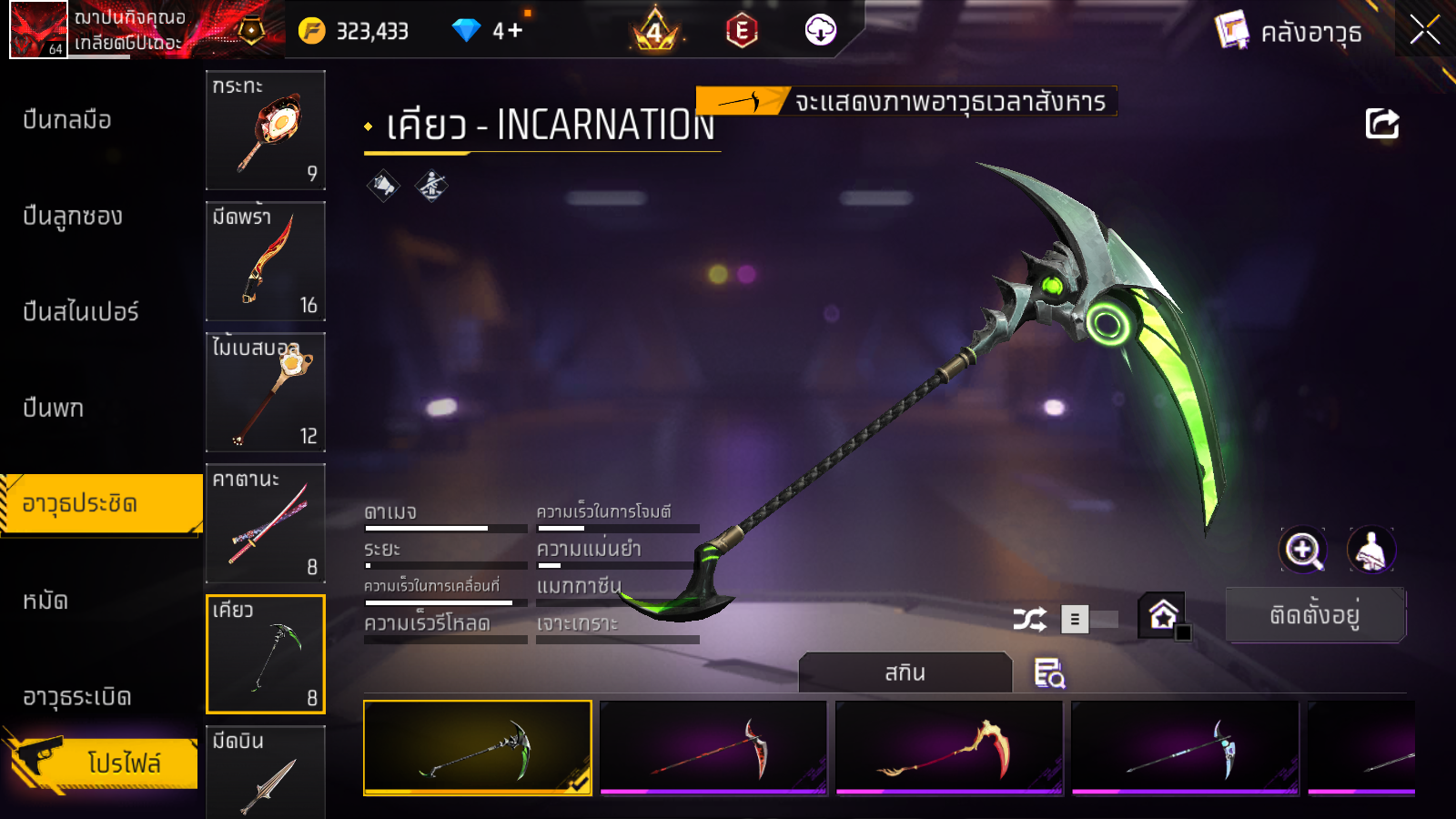Screen dimensions: 1456x819
Task: Select the blue-bladed scythe skin thumbnail
Action: tap(1185, 748)
